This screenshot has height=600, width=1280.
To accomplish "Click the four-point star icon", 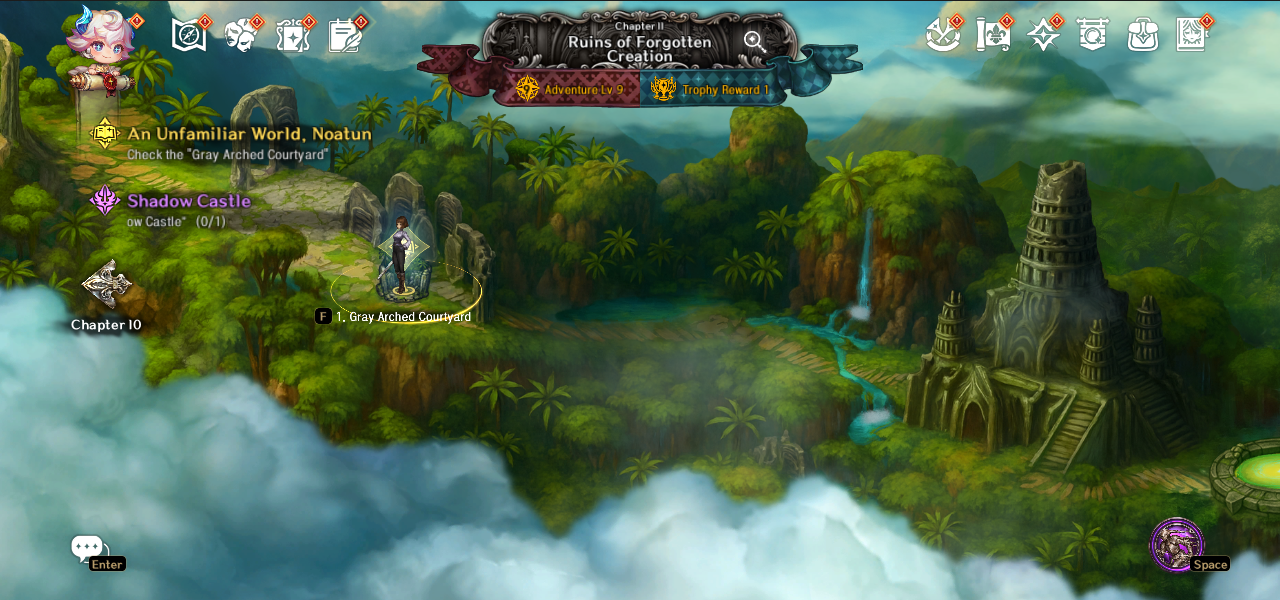I will [x=1043, y=35].
